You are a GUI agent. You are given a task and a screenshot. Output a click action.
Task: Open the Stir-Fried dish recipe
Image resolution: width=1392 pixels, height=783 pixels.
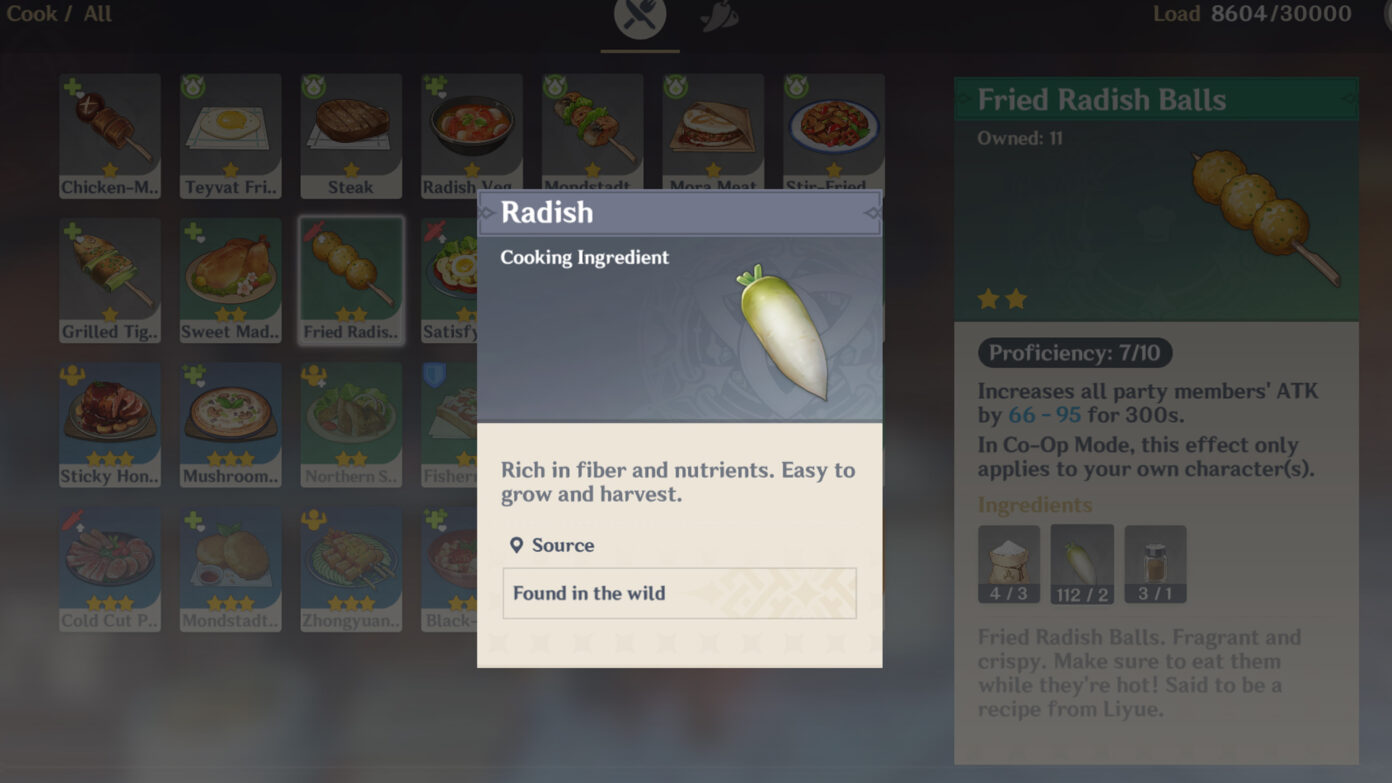[x=833, y=130]
